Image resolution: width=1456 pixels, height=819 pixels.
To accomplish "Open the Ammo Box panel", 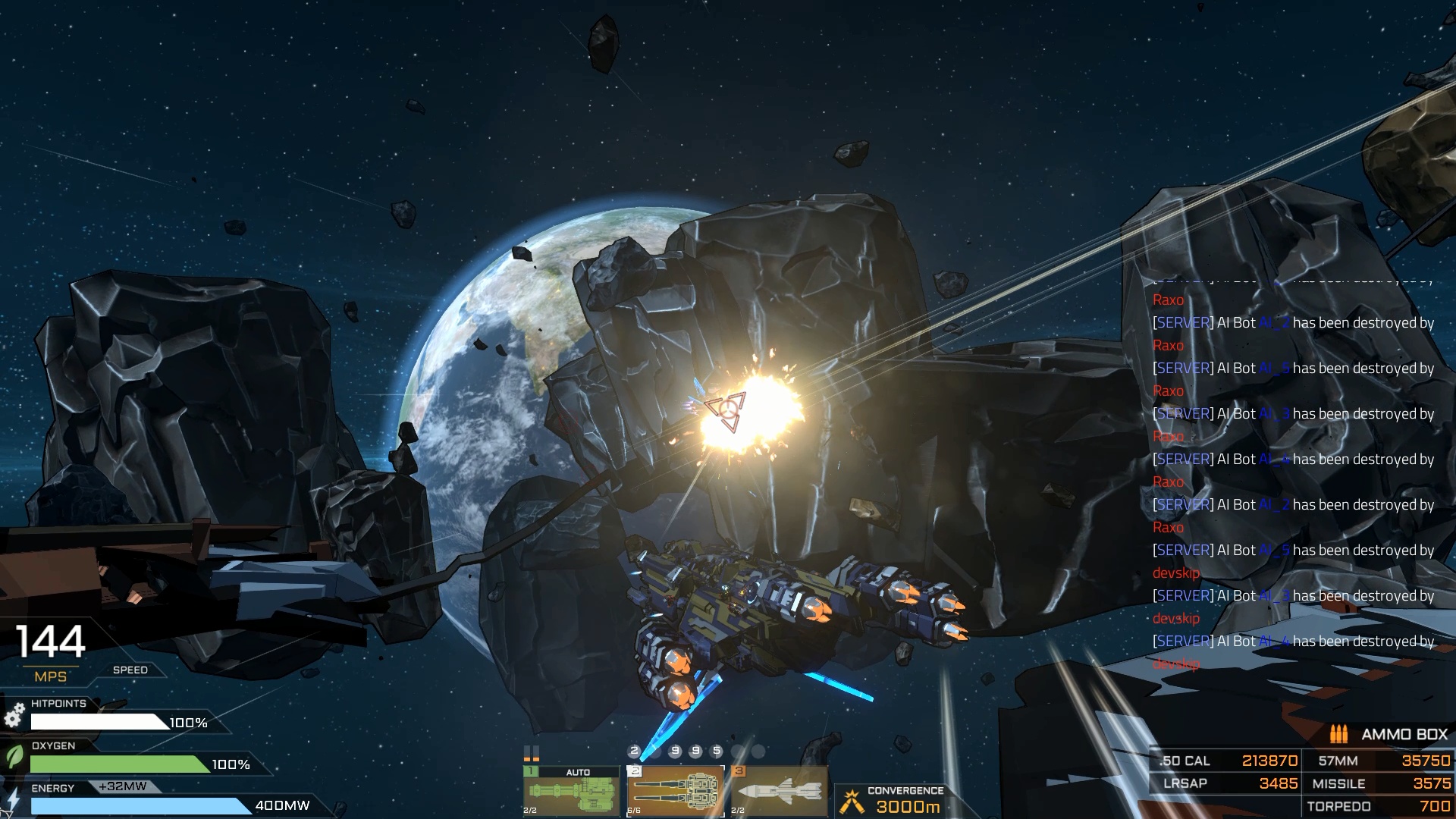I will tap(1389, 734).
